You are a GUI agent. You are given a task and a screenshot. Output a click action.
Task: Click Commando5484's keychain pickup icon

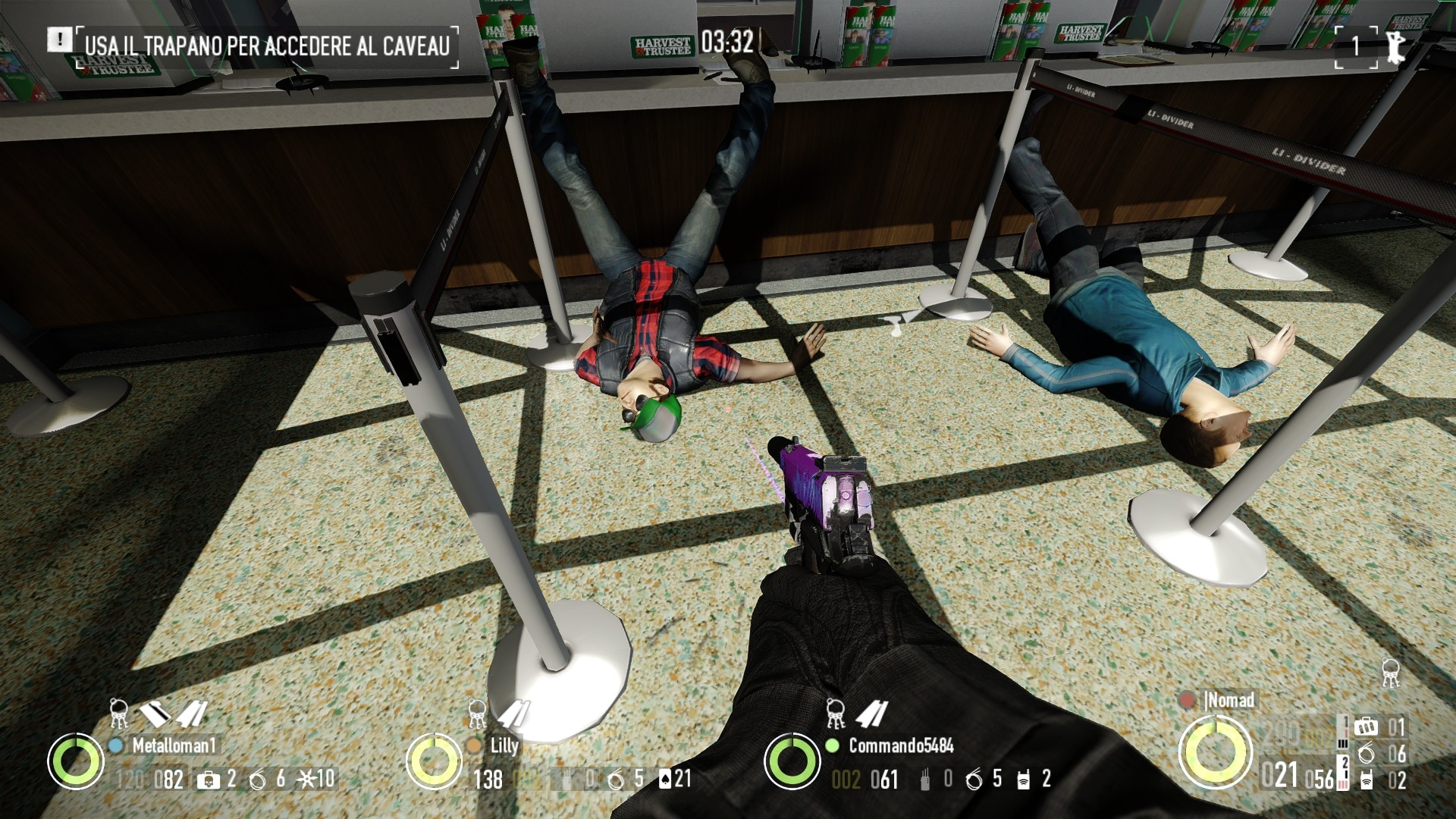[835, 714]
